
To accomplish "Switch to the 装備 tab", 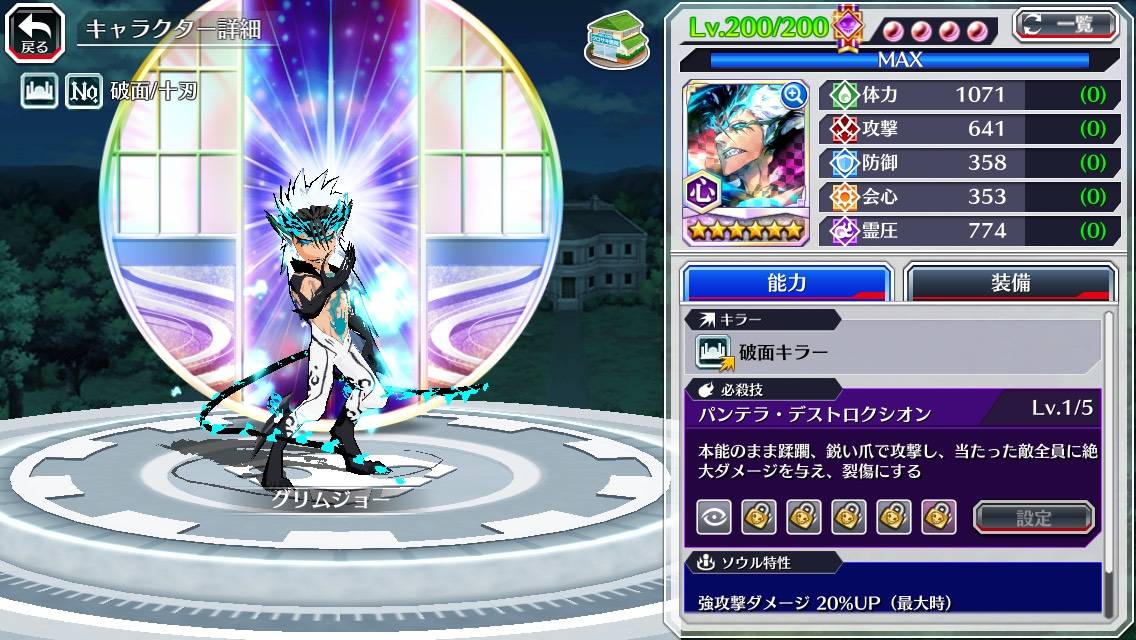I will pyautogui.click(x=1010, y=283).
